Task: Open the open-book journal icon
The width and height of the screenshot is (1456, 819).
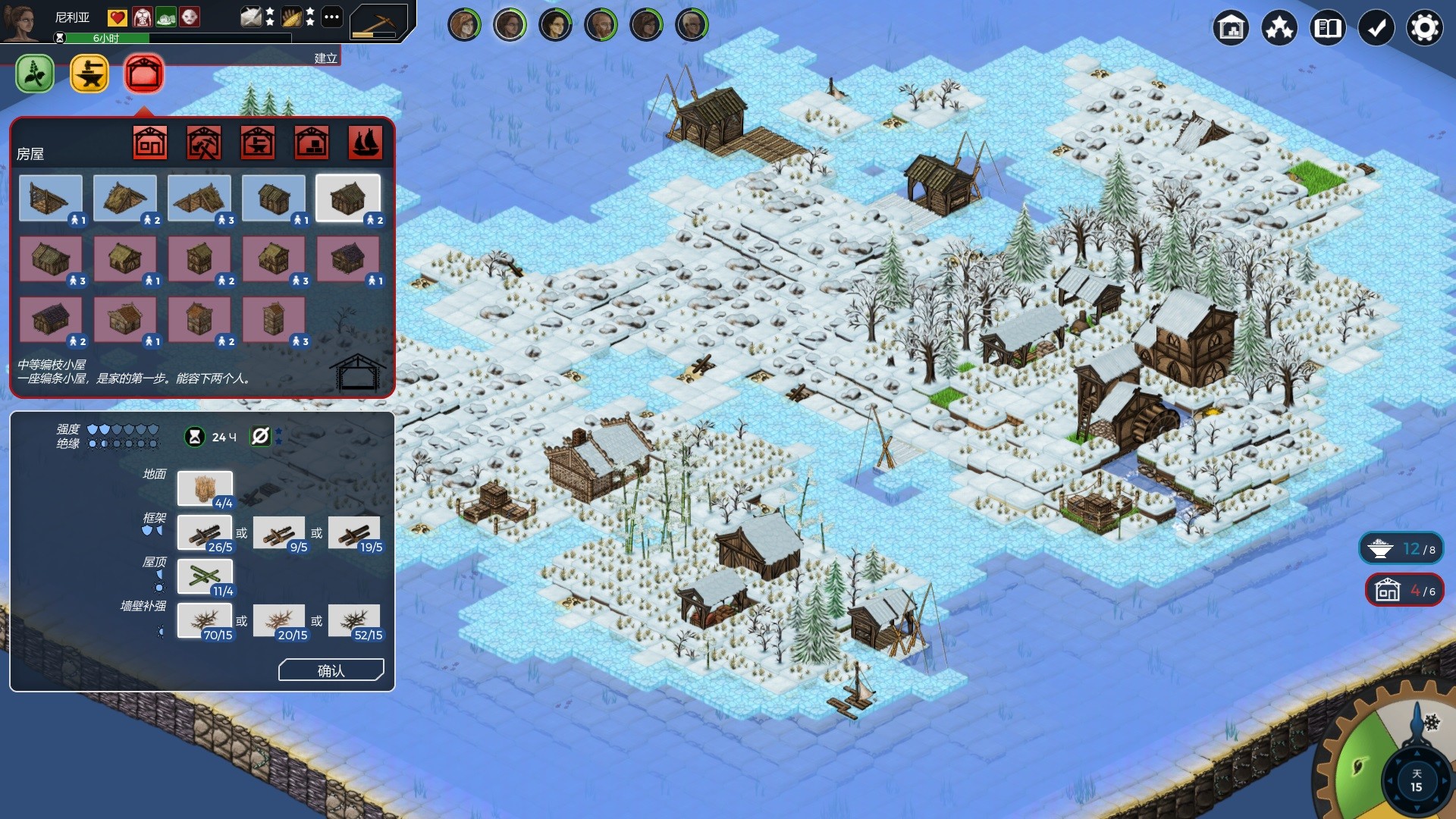Action: point(1327,29)
